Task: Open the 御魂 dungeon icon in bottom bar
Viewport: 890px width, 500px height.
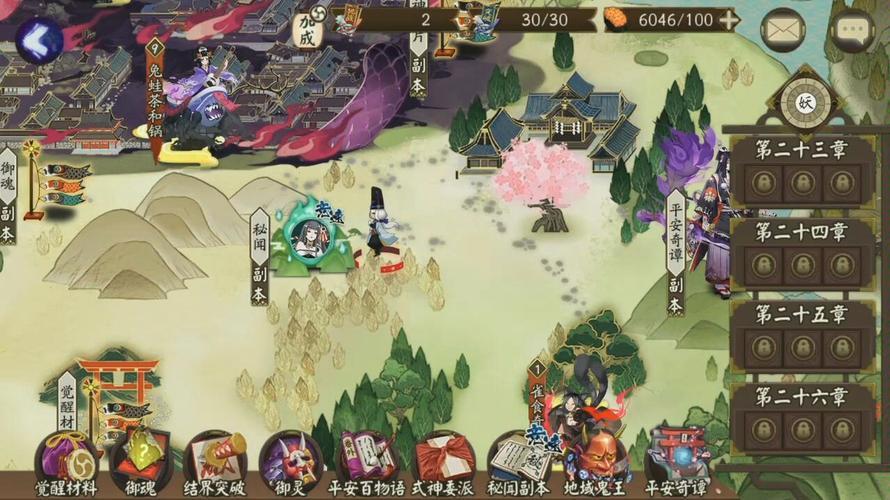Action: [140, 460]
